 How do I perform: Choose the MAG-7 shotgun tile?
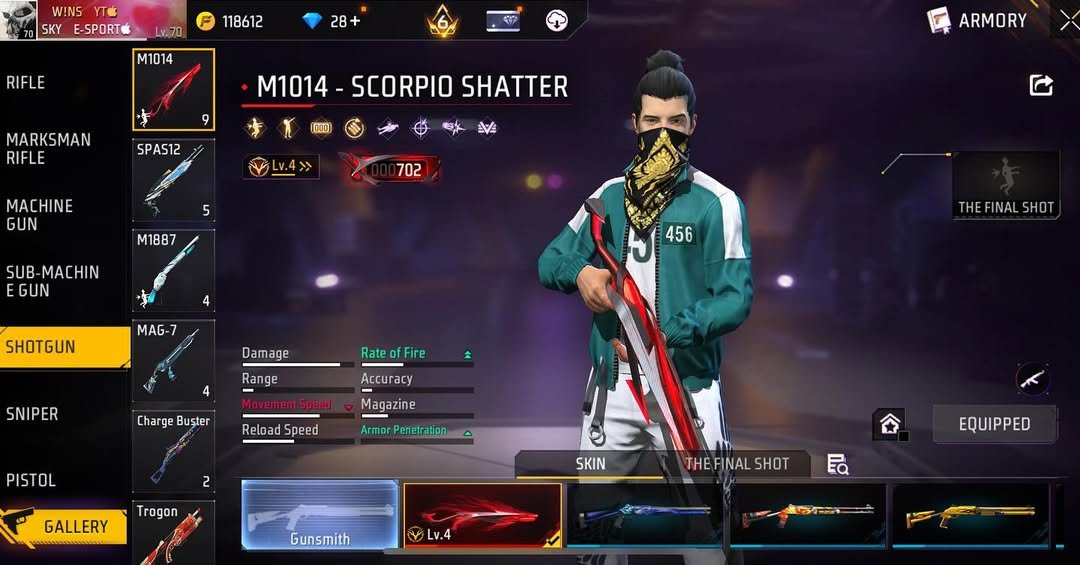click(x=173, y=360)
